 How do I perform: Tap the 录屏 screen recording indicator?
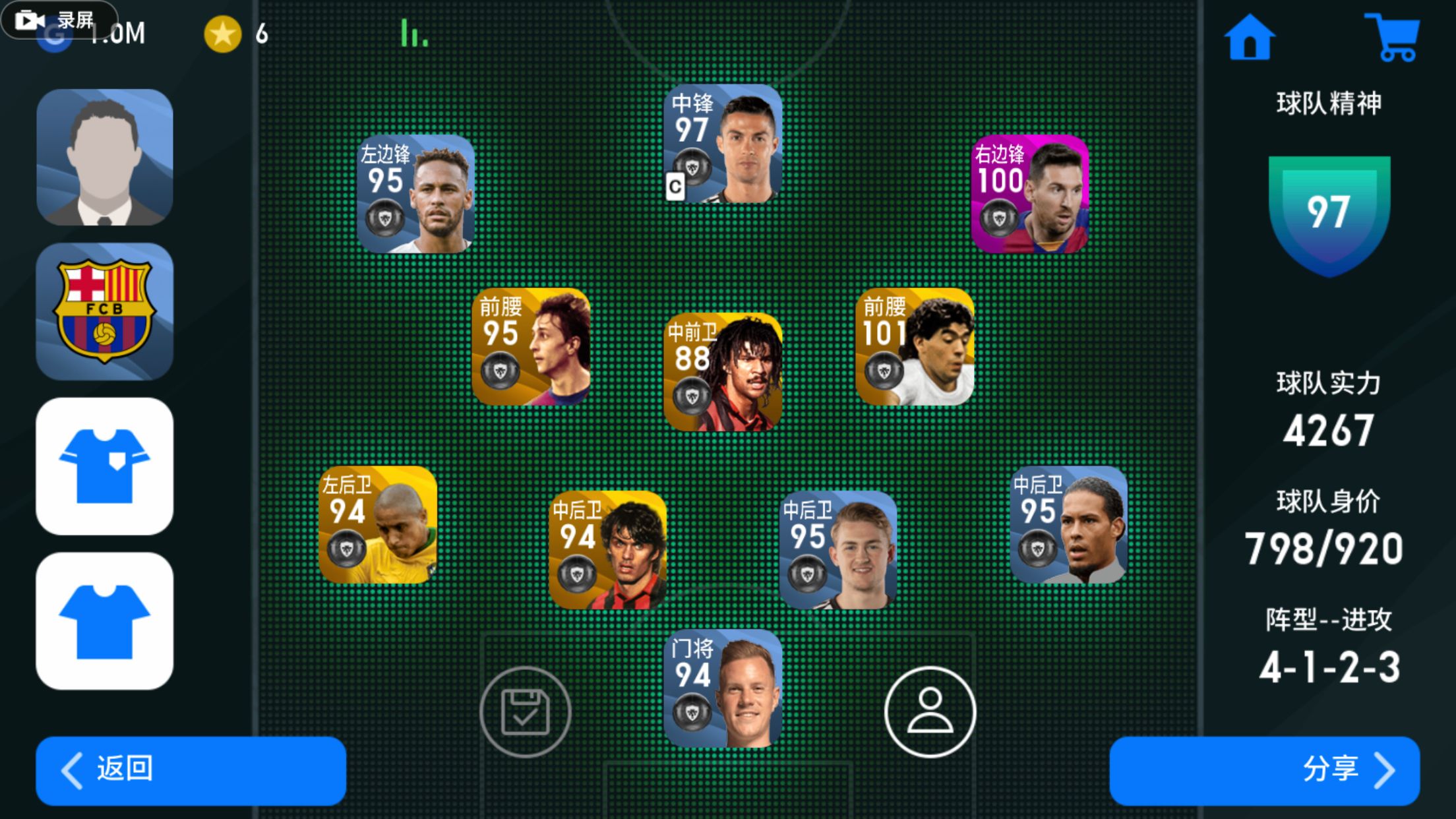click(59, 20)
